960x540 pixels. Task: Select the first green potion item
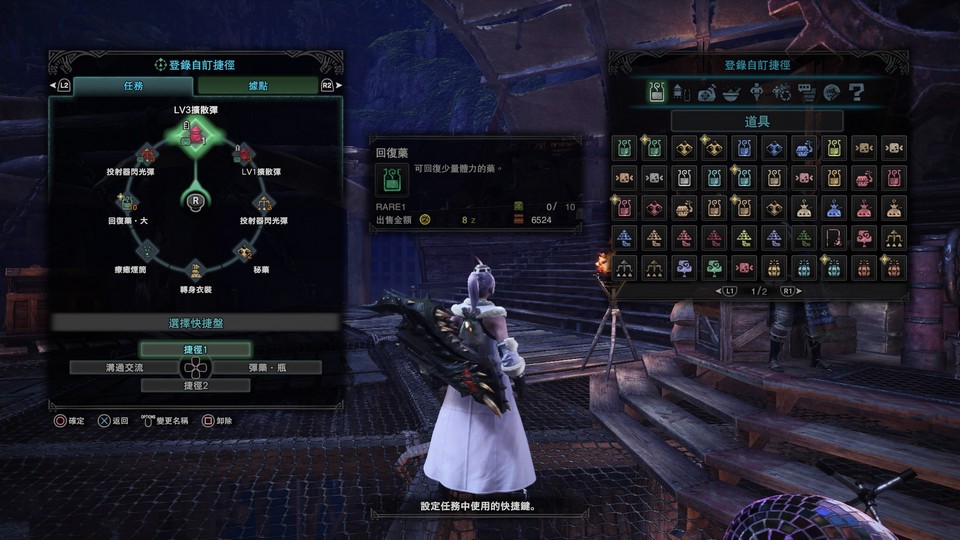pyautogui.click(x=624, y=148)
